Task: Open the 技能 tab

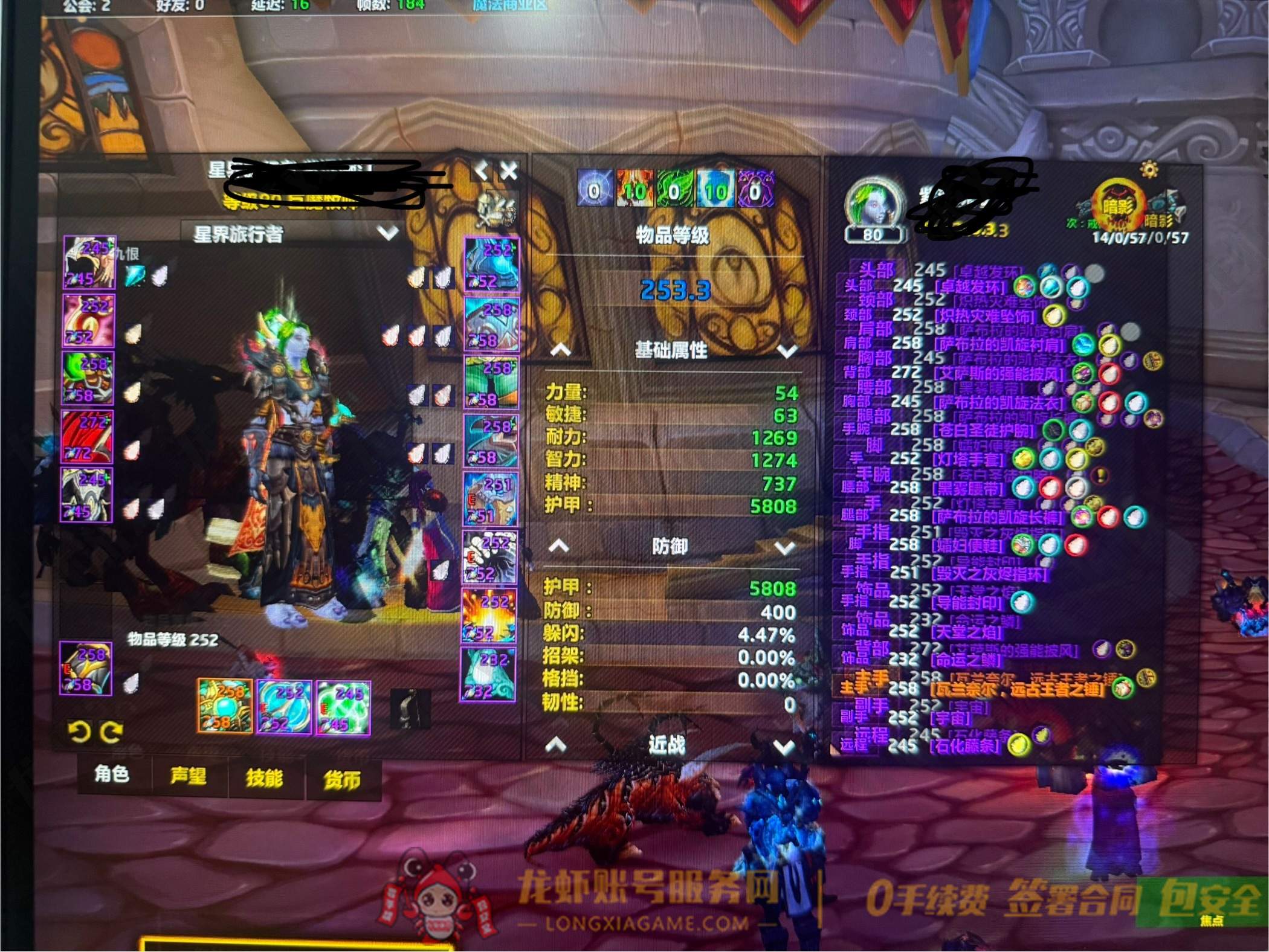Action: [x=264, y=778]
